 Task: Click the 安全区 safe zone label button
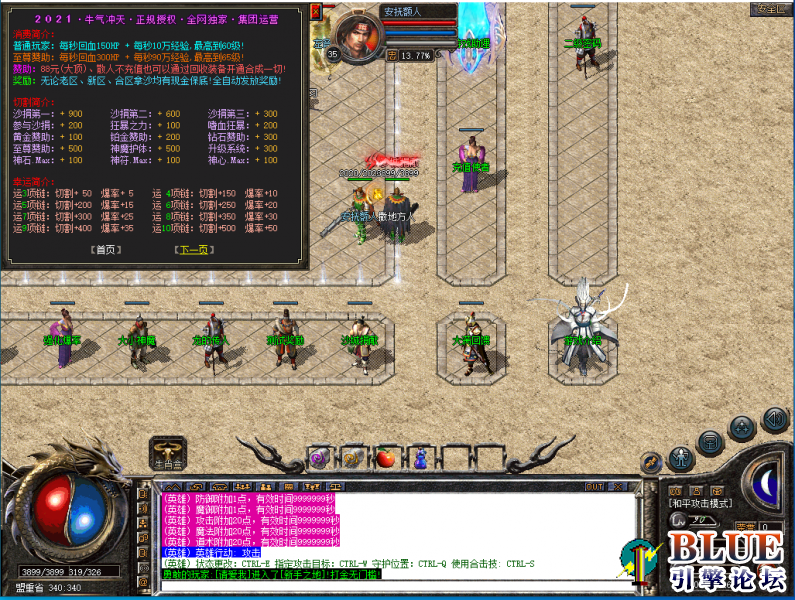[769, 8]
